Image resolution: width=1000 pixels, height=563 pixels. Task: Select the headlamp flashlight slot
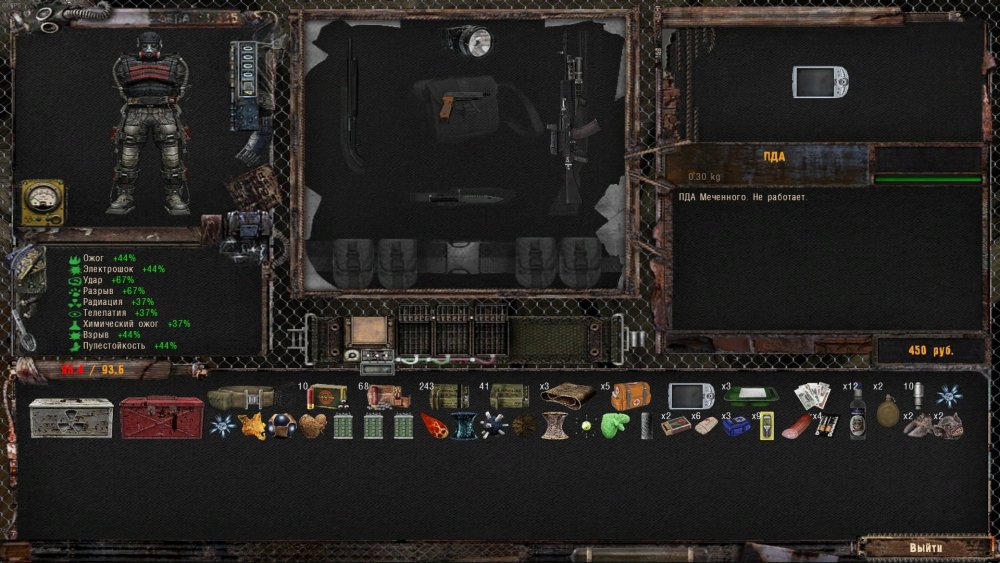click(x=468, y=41)
